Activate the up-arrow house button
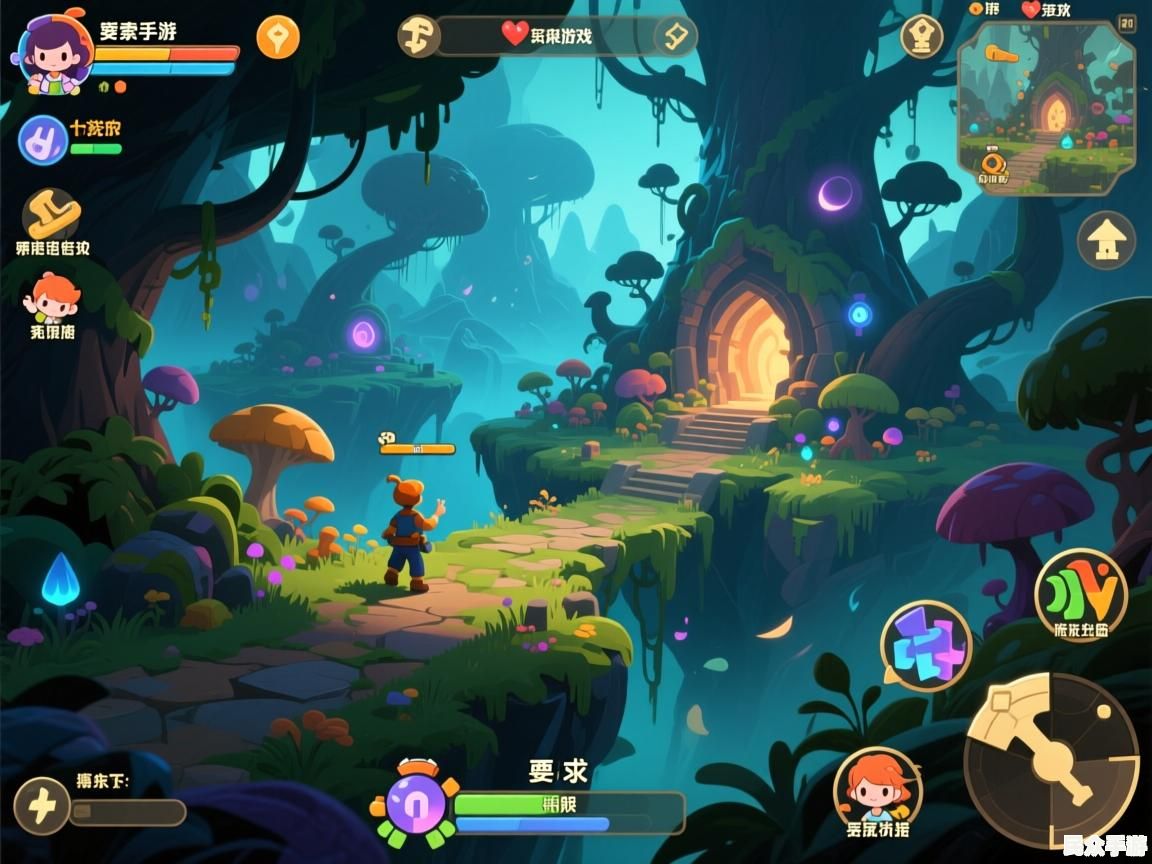The height and width of the screenshot is (864, 1152). pos(1106,241)
